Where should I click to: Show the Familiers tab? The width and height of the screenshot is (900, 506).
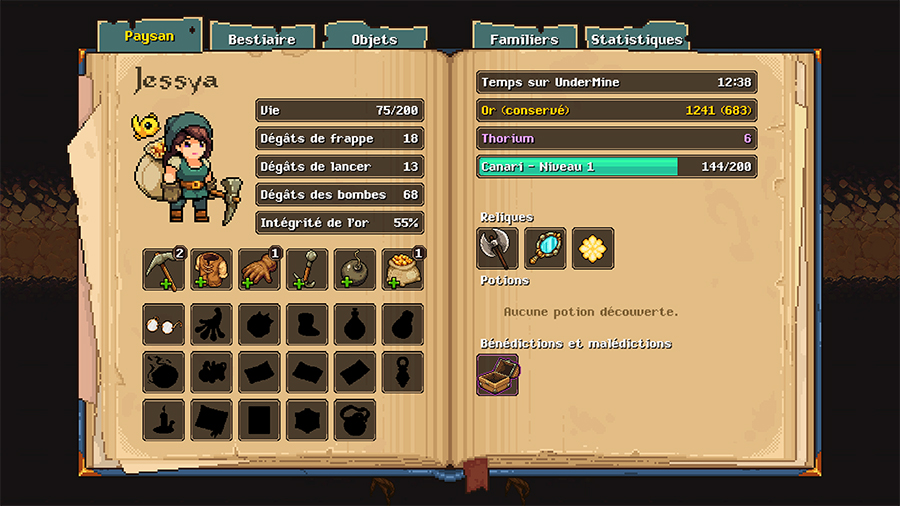pyautogui.click(x=524, y=39)
